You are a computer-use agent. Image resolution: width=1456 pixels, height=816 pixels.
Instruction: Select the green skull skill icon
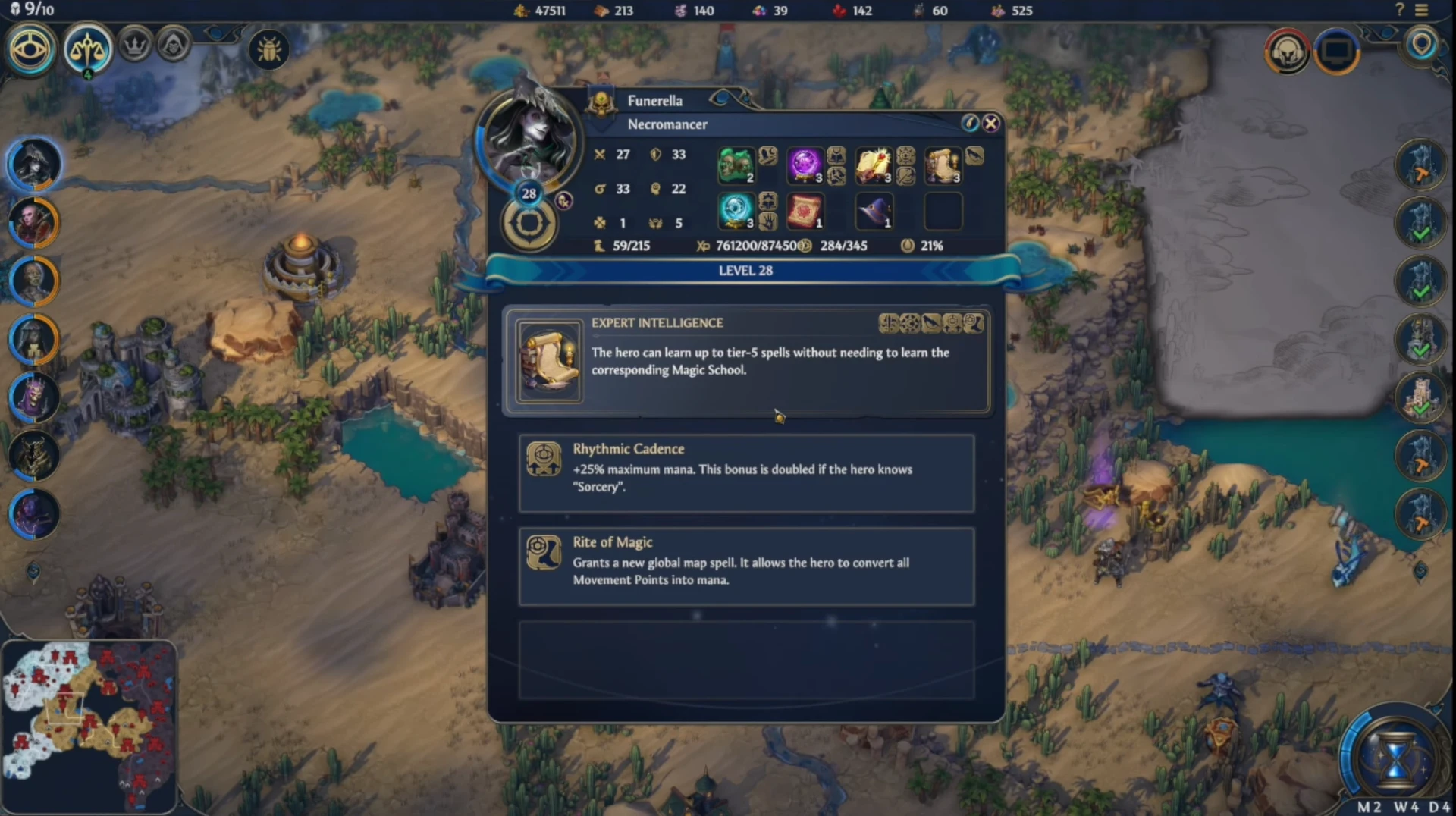click(736, 165)
